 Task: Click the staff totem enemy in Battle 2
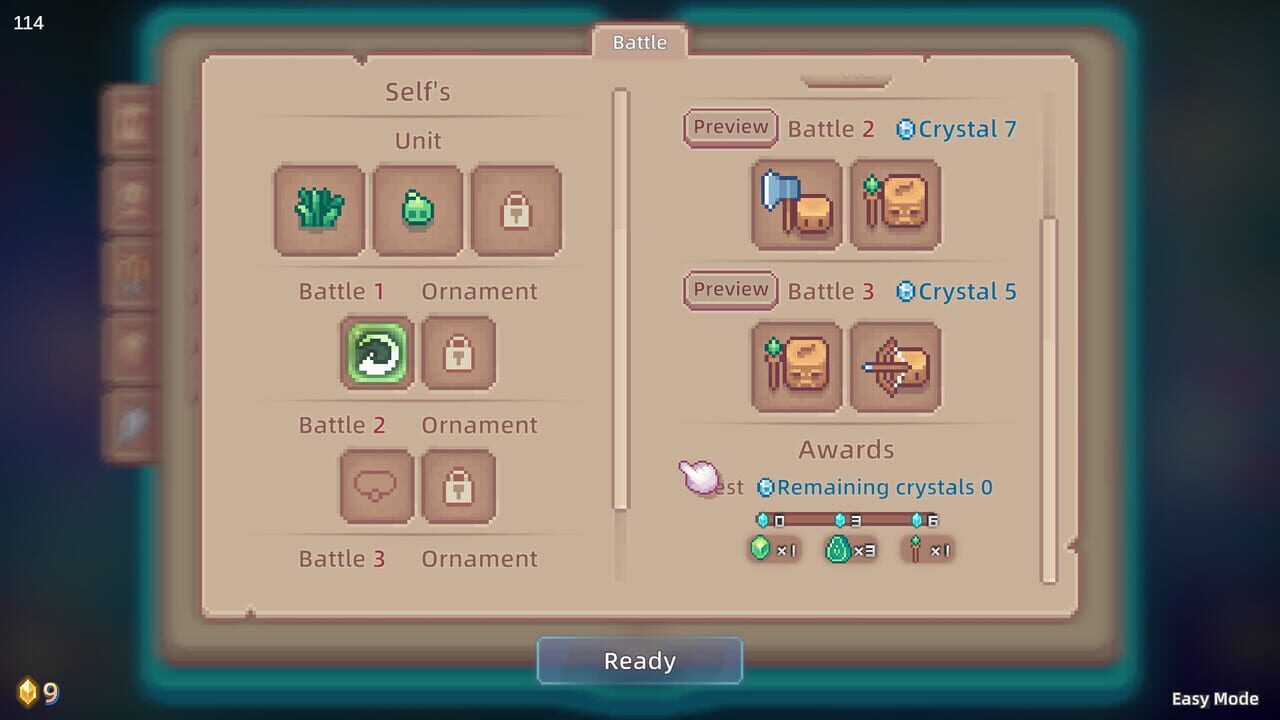tap(896, 206)
